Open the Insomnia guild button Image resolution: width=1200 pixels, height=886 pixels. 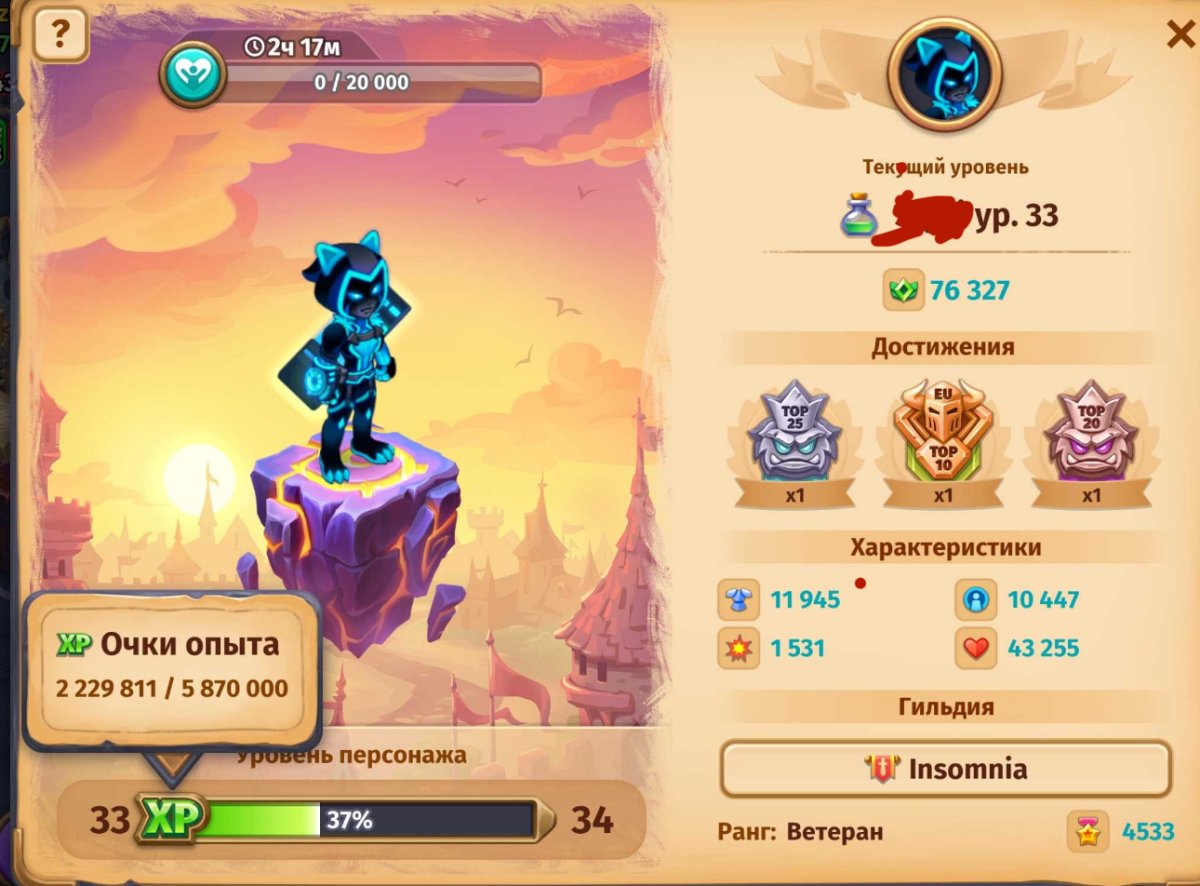click(945, 769)
